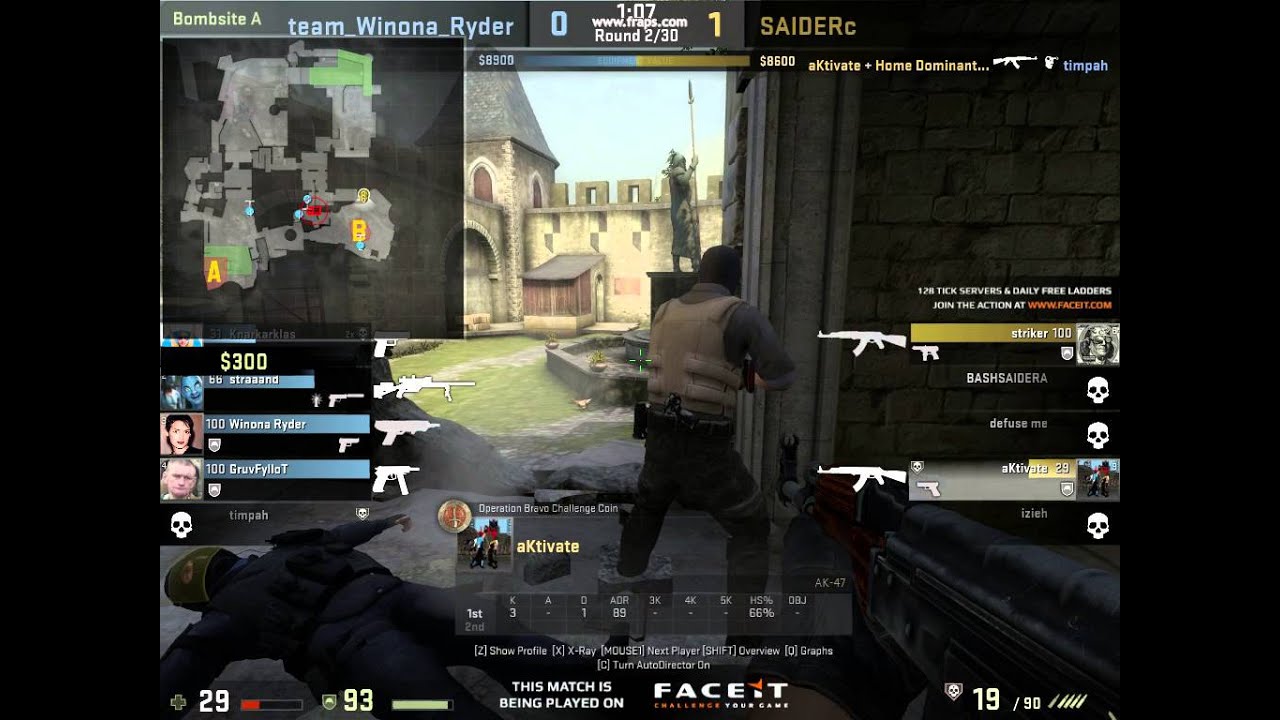Open the WWW.FACEIT.COM link

point(1069,305)
